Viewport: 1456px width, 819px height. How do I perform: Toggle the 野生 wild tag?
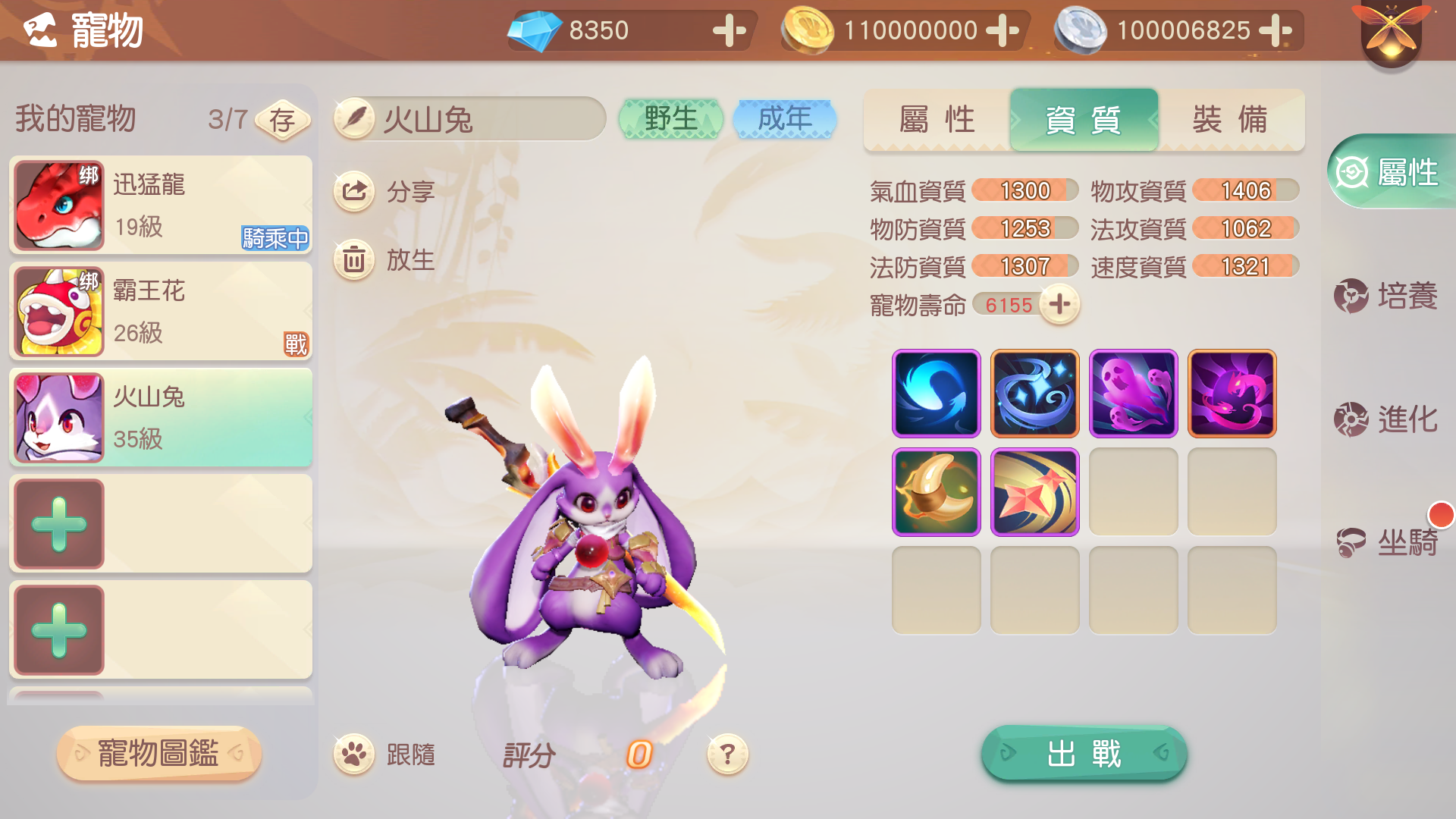(670, 118)
